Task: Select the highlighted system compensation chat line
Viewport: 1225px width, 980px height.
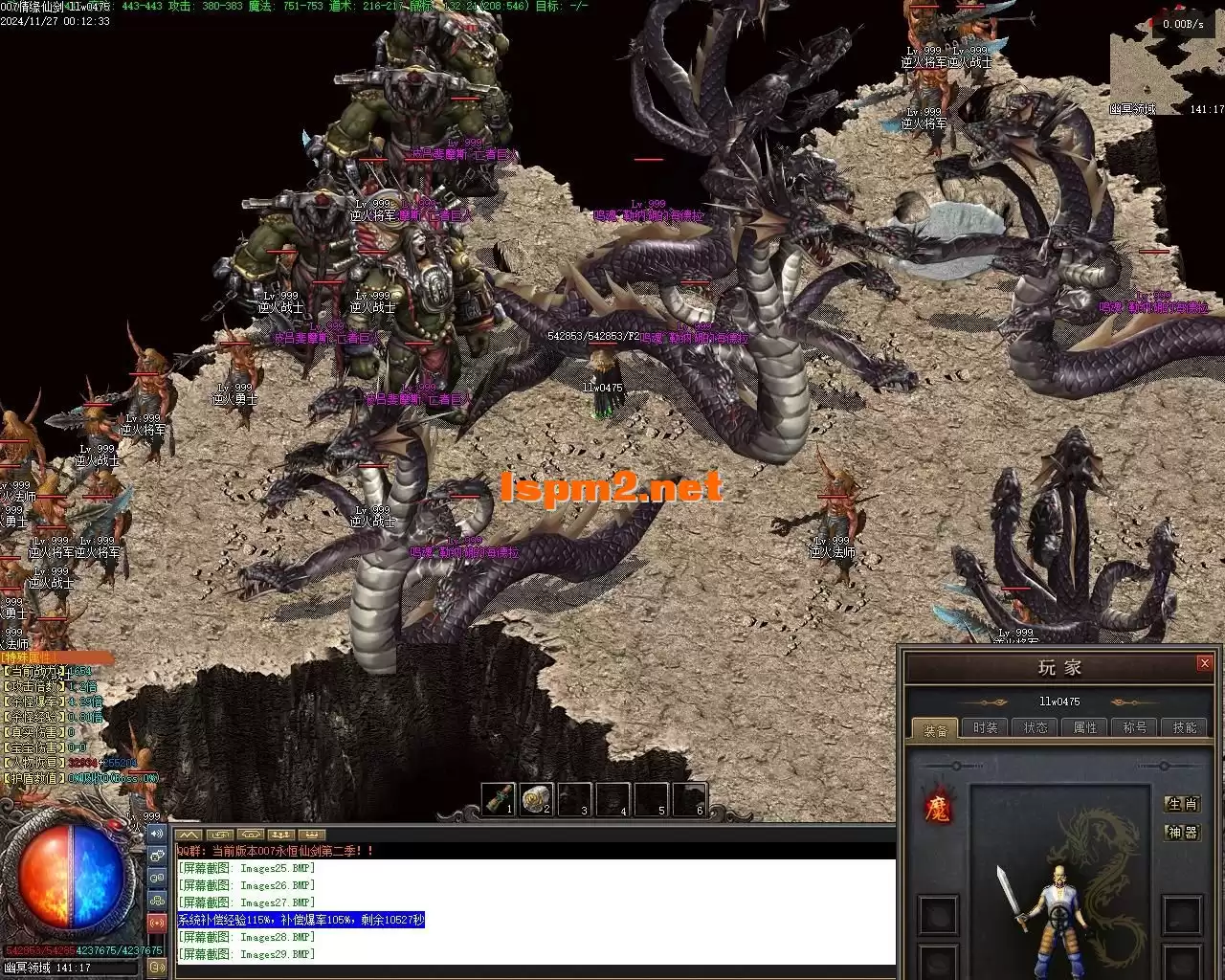Action: tap(301, 920)
